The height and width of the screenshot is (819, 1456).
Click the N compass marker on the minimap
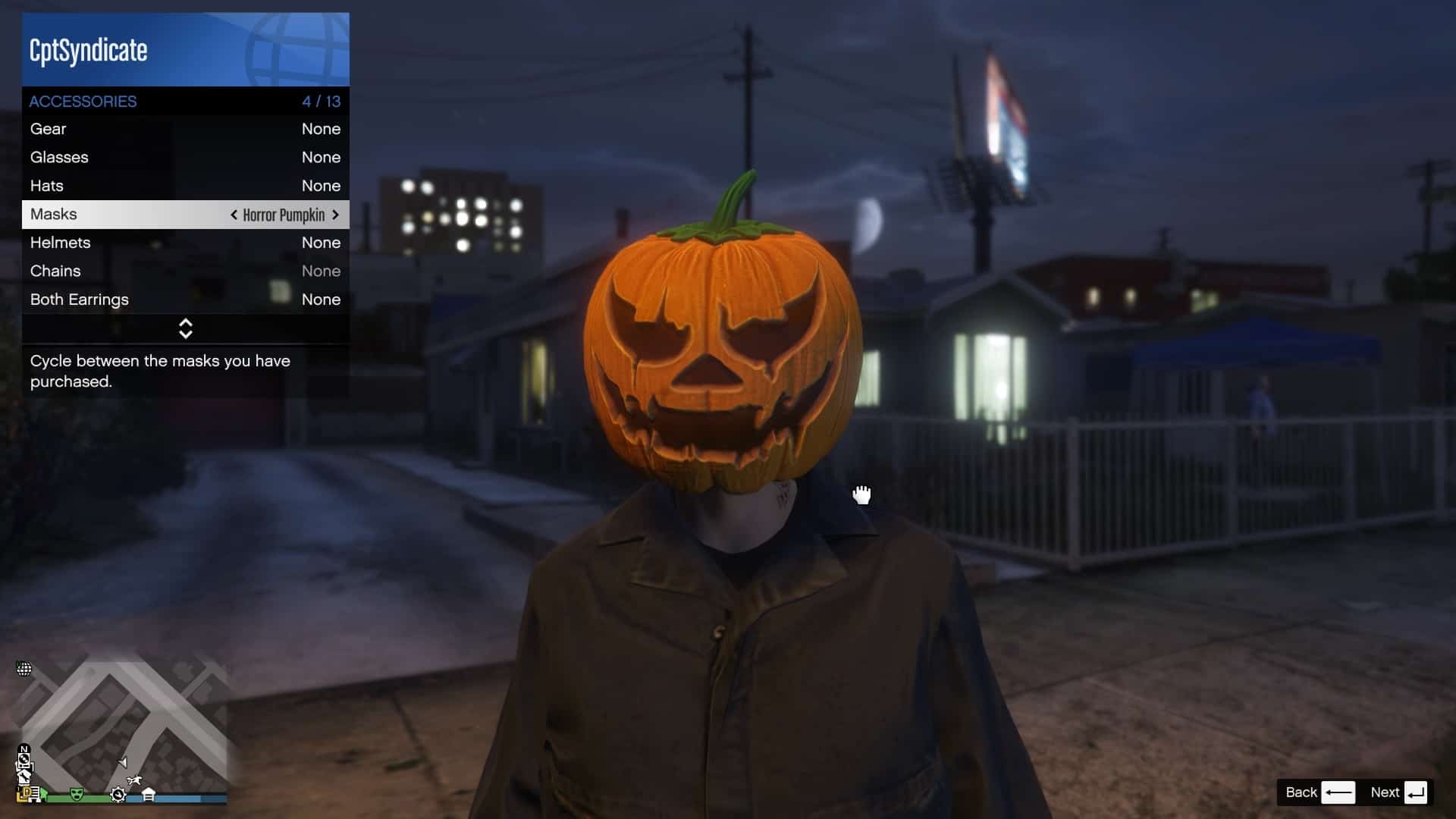coord(24,748)
